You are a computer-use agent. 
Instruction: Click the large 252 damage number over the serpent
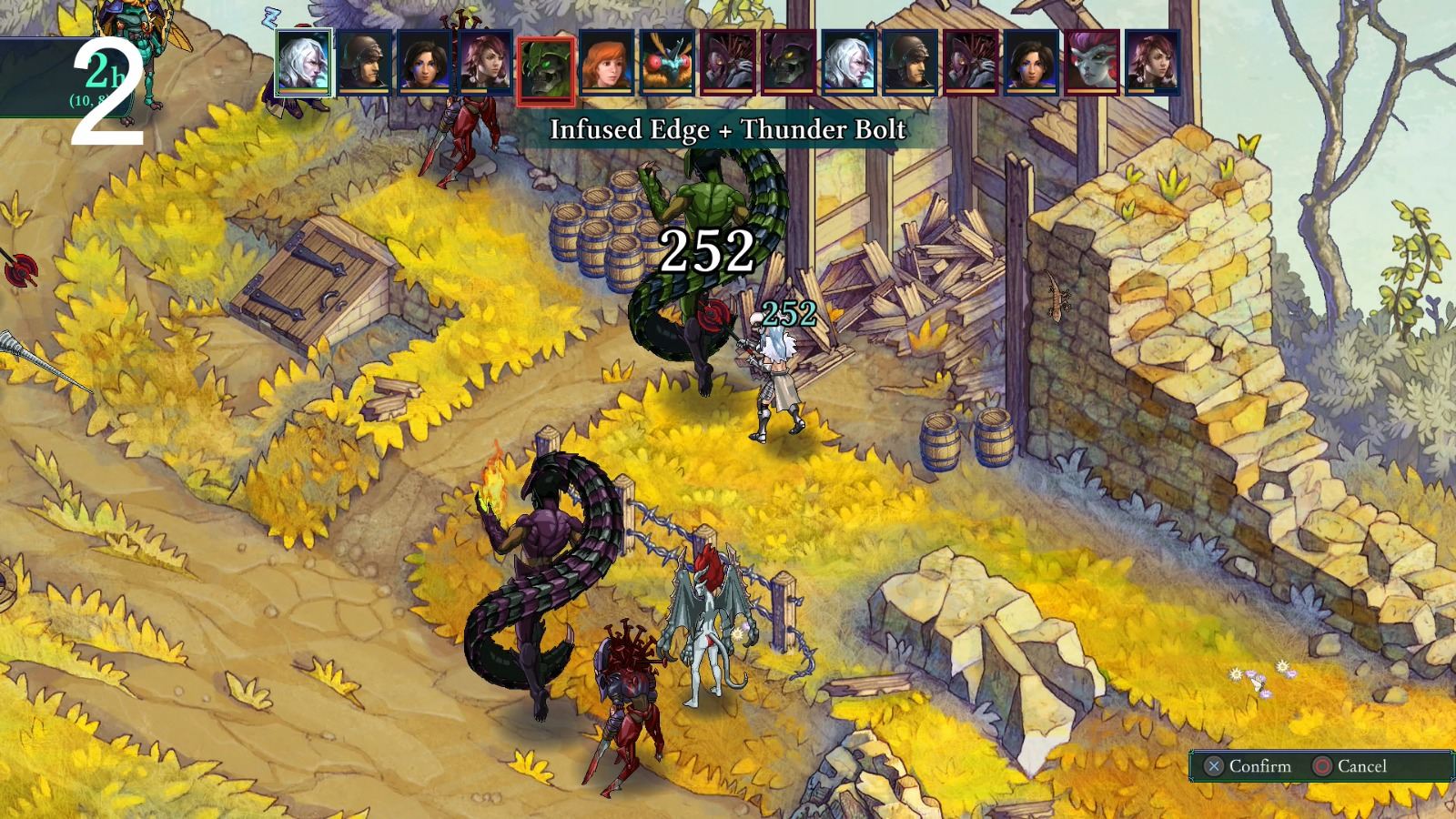(x=709, y=249)
